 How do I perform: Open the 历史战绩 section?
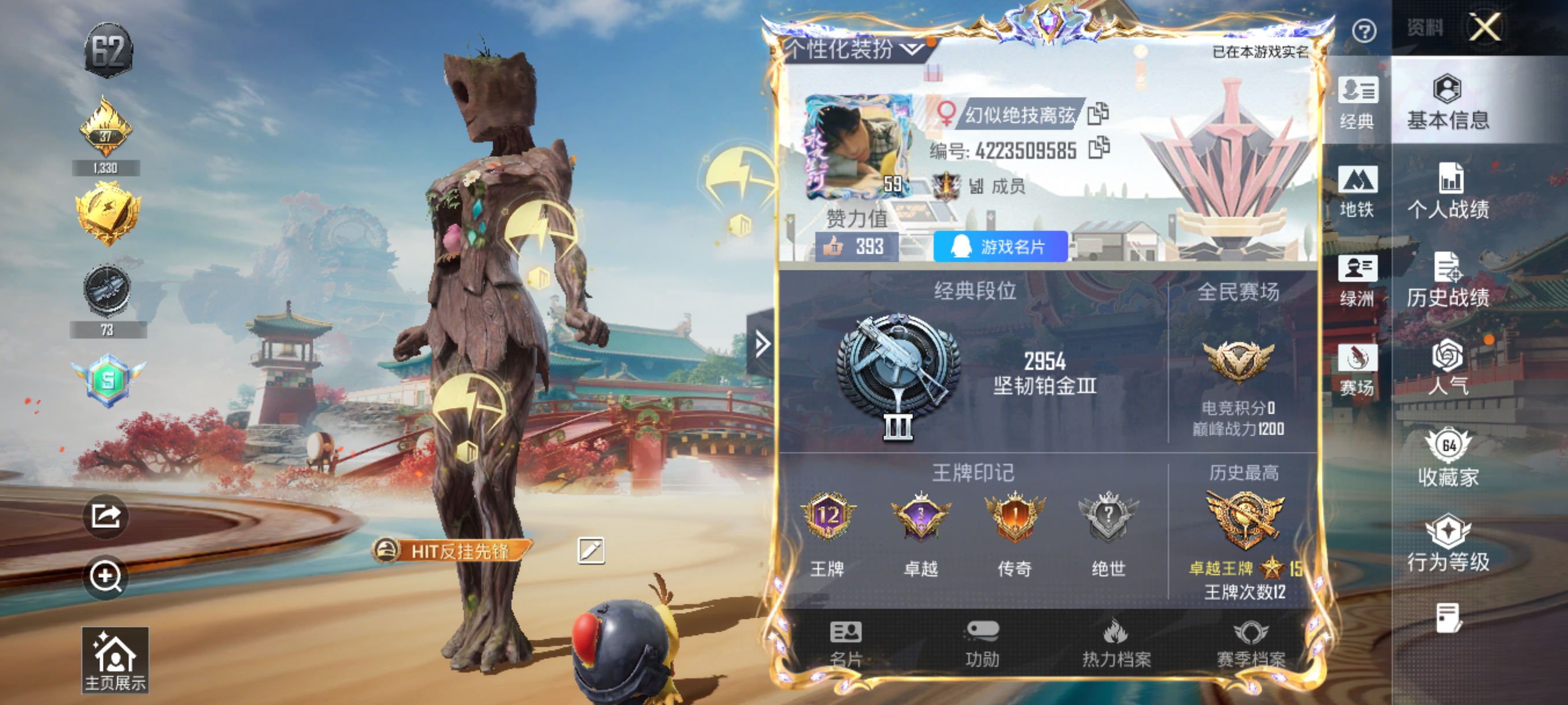click(1448, 280)
